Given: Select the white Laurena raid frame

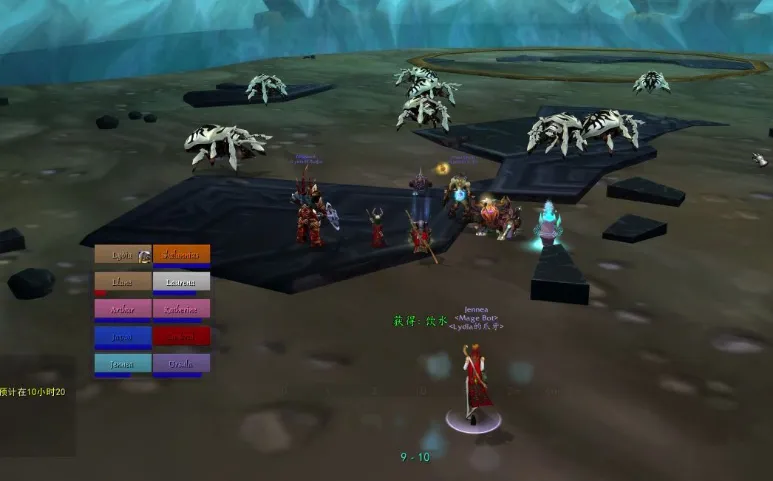Looking at the screenshot, I should (181, 282).
